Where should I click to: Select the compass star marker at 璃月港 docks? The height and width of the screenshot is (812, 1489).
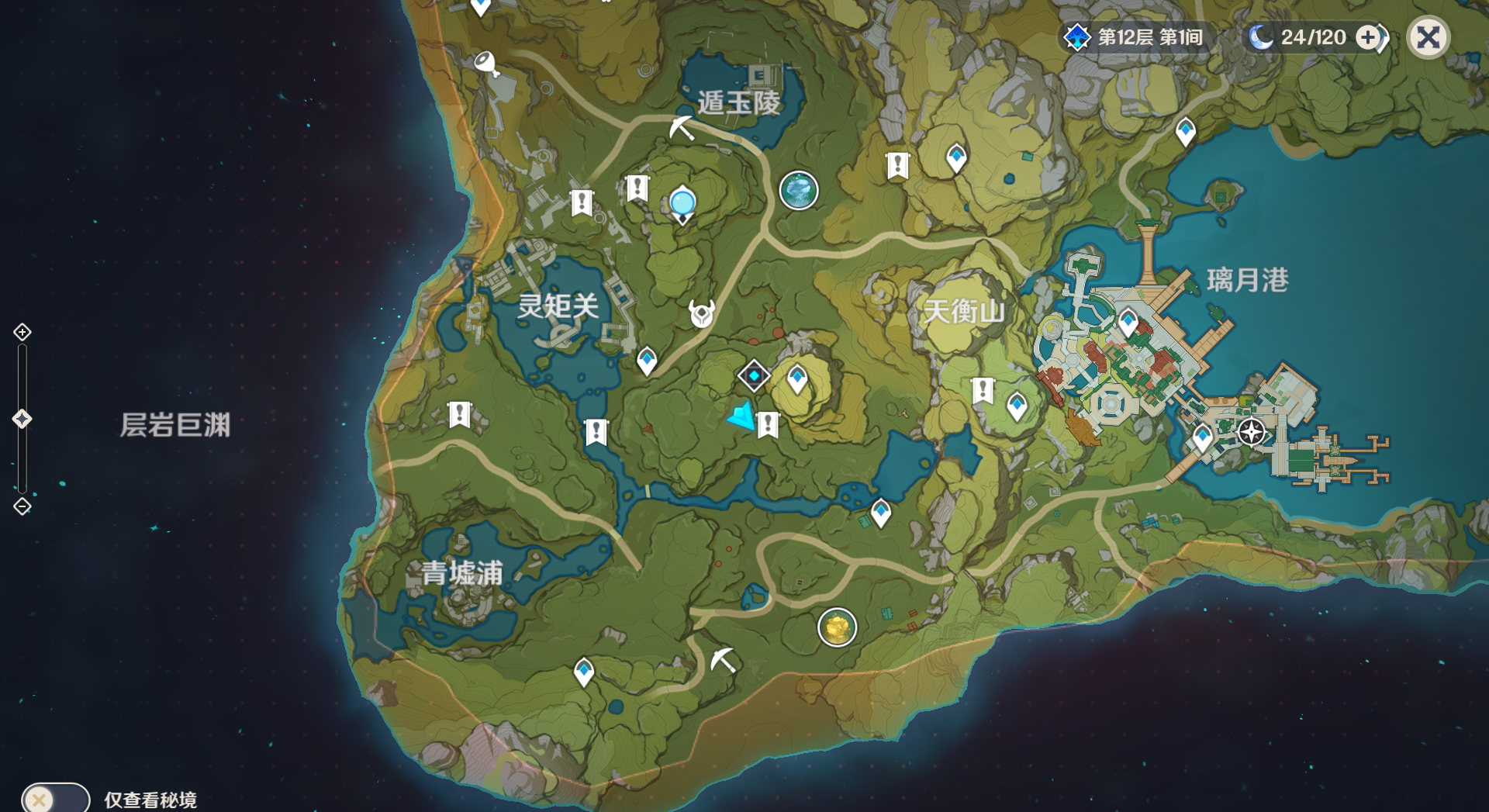(1251, 432)
